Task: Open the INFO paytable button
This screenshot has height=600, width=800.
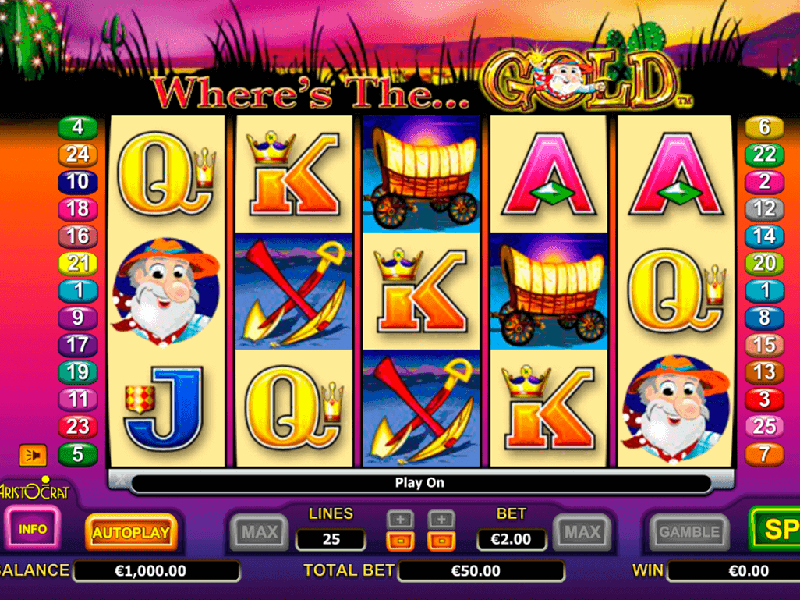Action: (33, 527)
